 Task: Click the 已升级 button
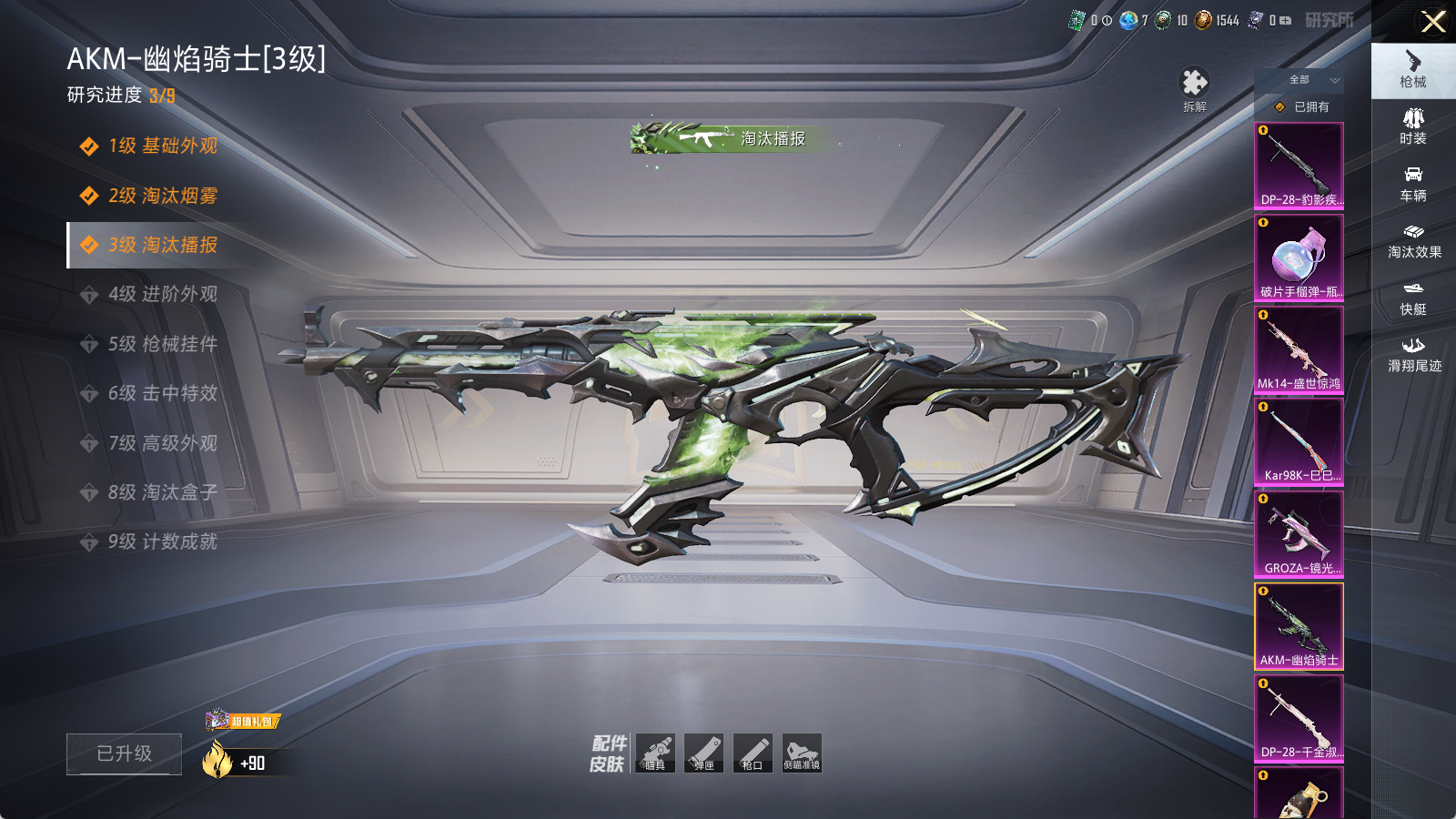point(124,753)
